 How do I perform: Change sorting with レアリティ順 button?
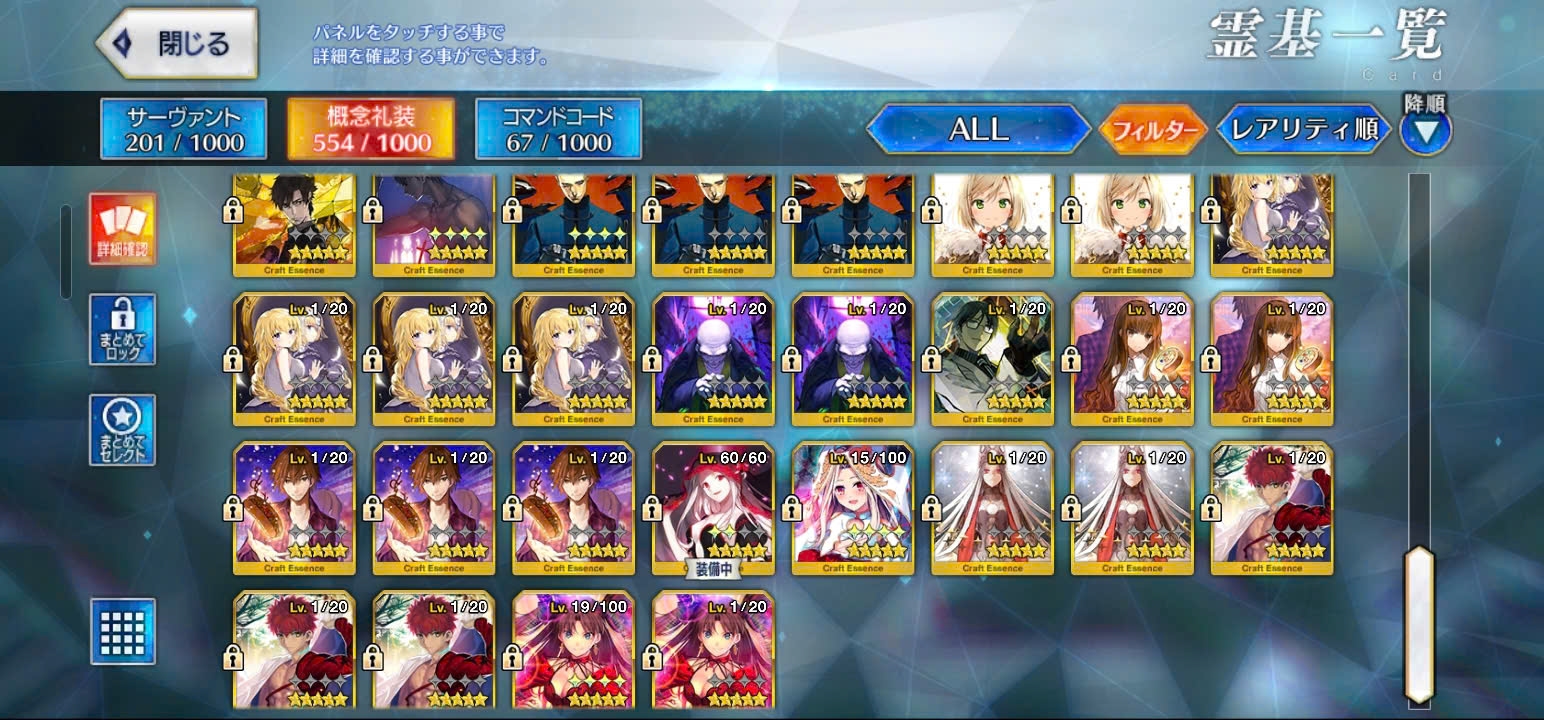[x=1303, y=130]
